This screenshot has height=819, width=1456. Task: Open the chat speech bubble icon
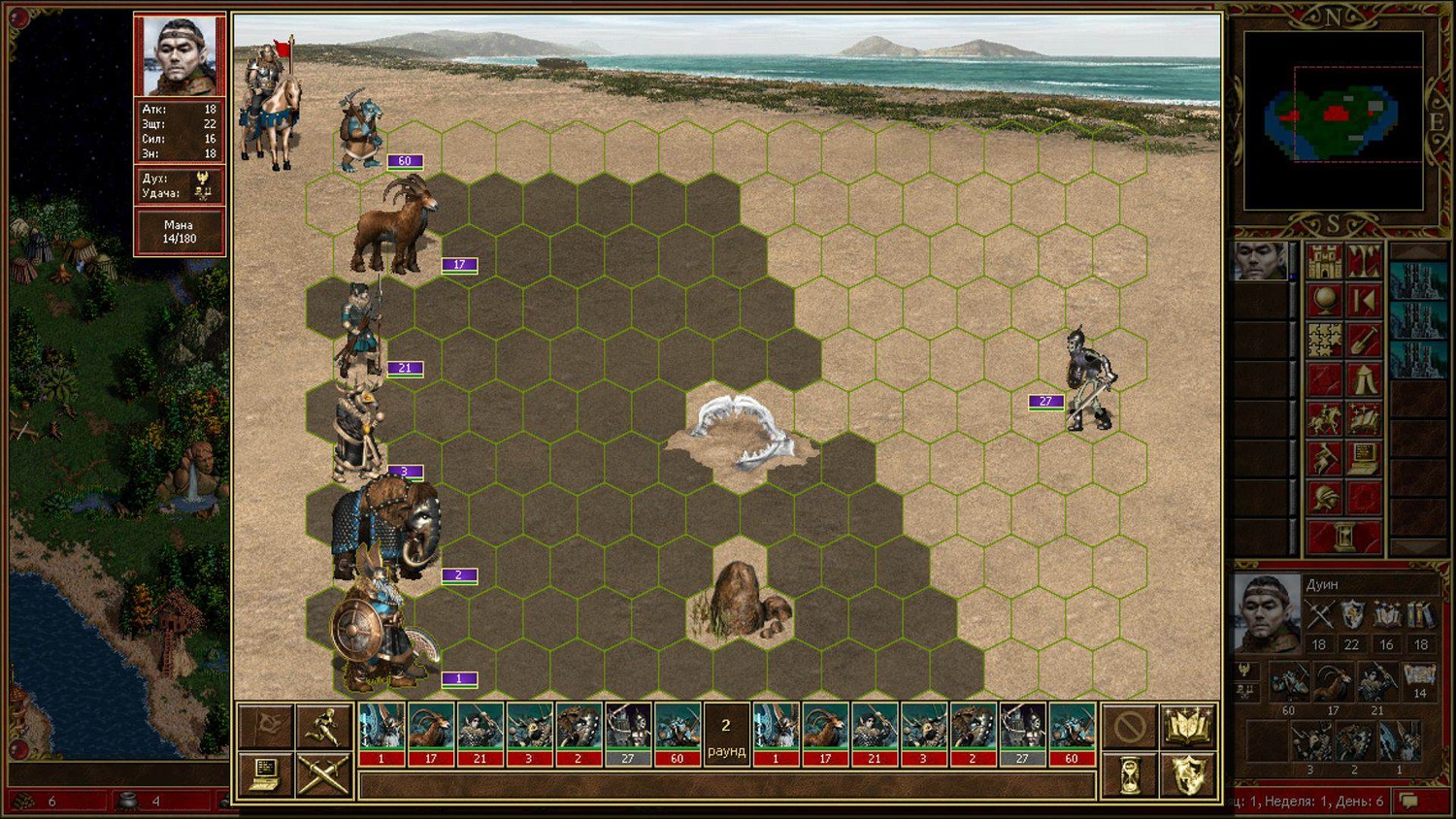(x=1409, y=802)
